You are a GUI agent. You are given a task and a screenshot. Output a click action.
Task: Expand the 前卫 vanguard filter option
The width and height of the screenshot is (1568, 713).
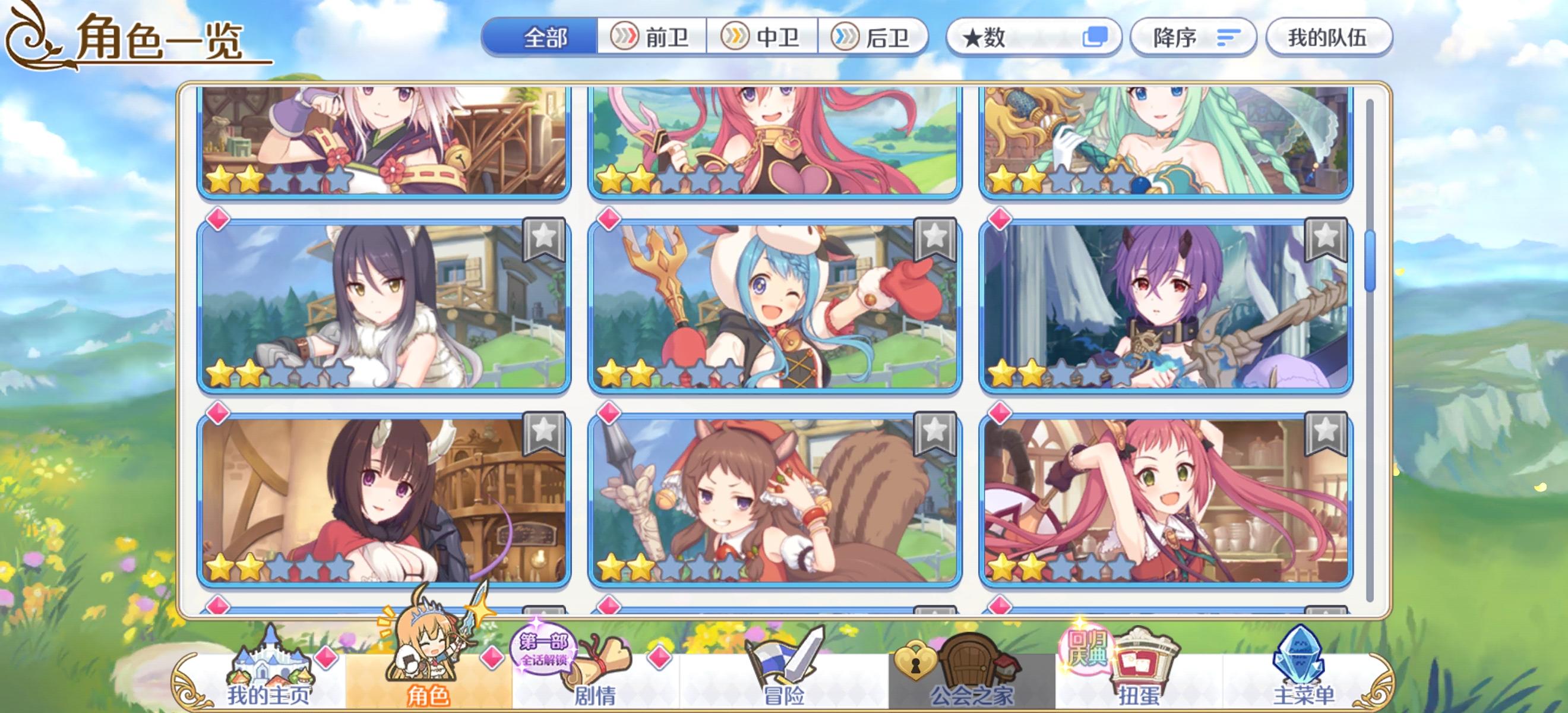click(x=654, y=38)
